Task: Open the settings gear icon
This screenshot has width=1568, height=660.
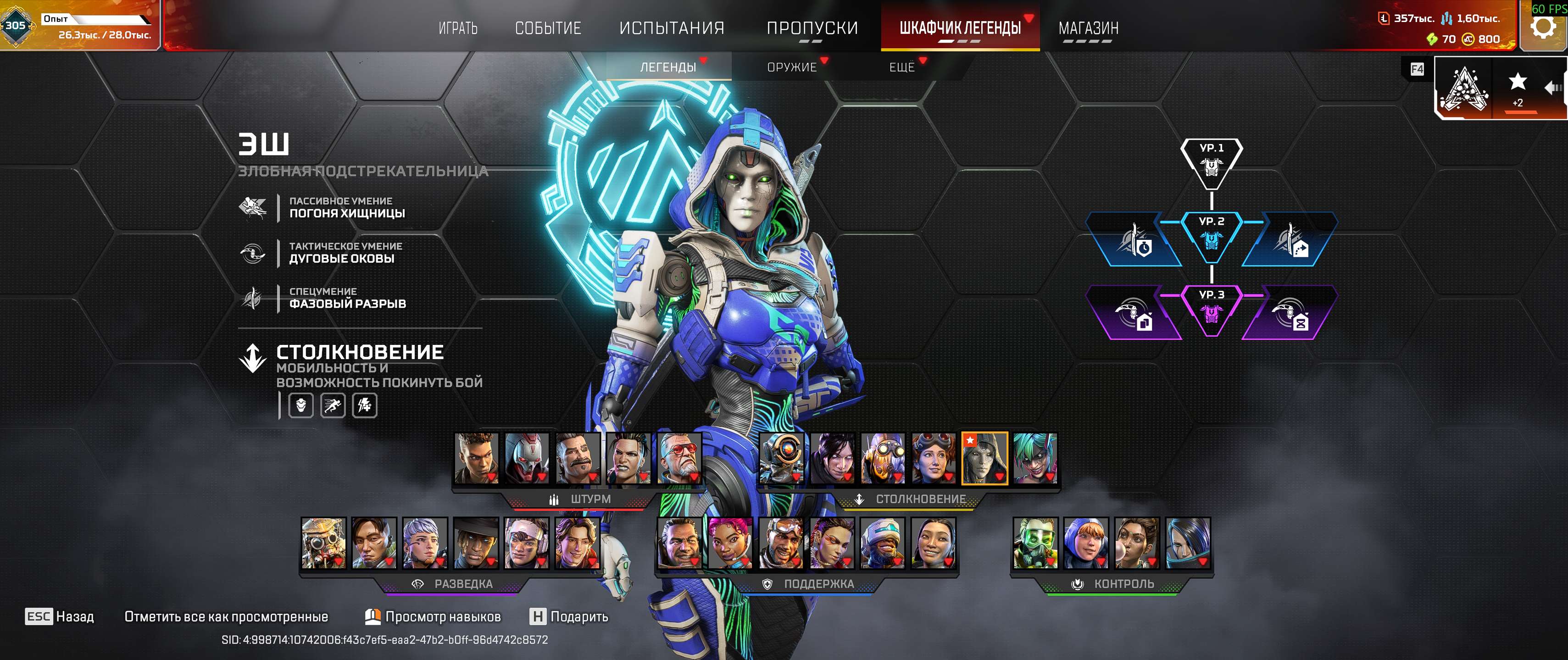Action: coord(1543,26)
